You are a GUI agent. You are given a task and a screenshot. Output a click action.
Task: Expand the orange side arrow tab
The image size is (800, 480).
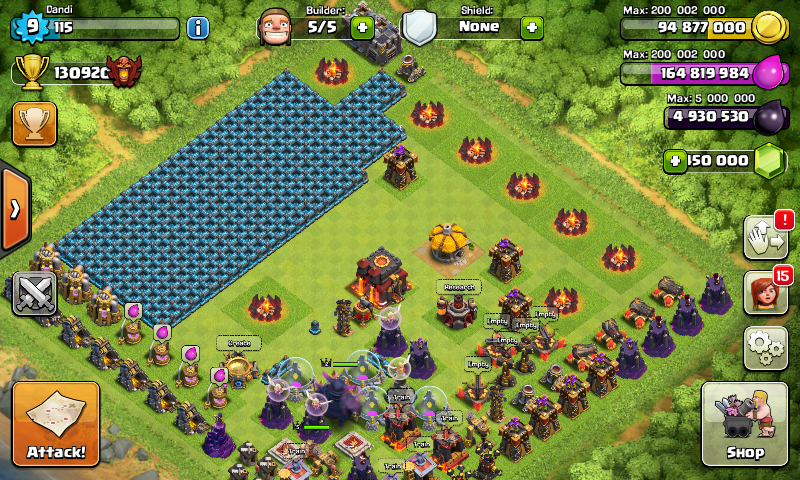15,210
